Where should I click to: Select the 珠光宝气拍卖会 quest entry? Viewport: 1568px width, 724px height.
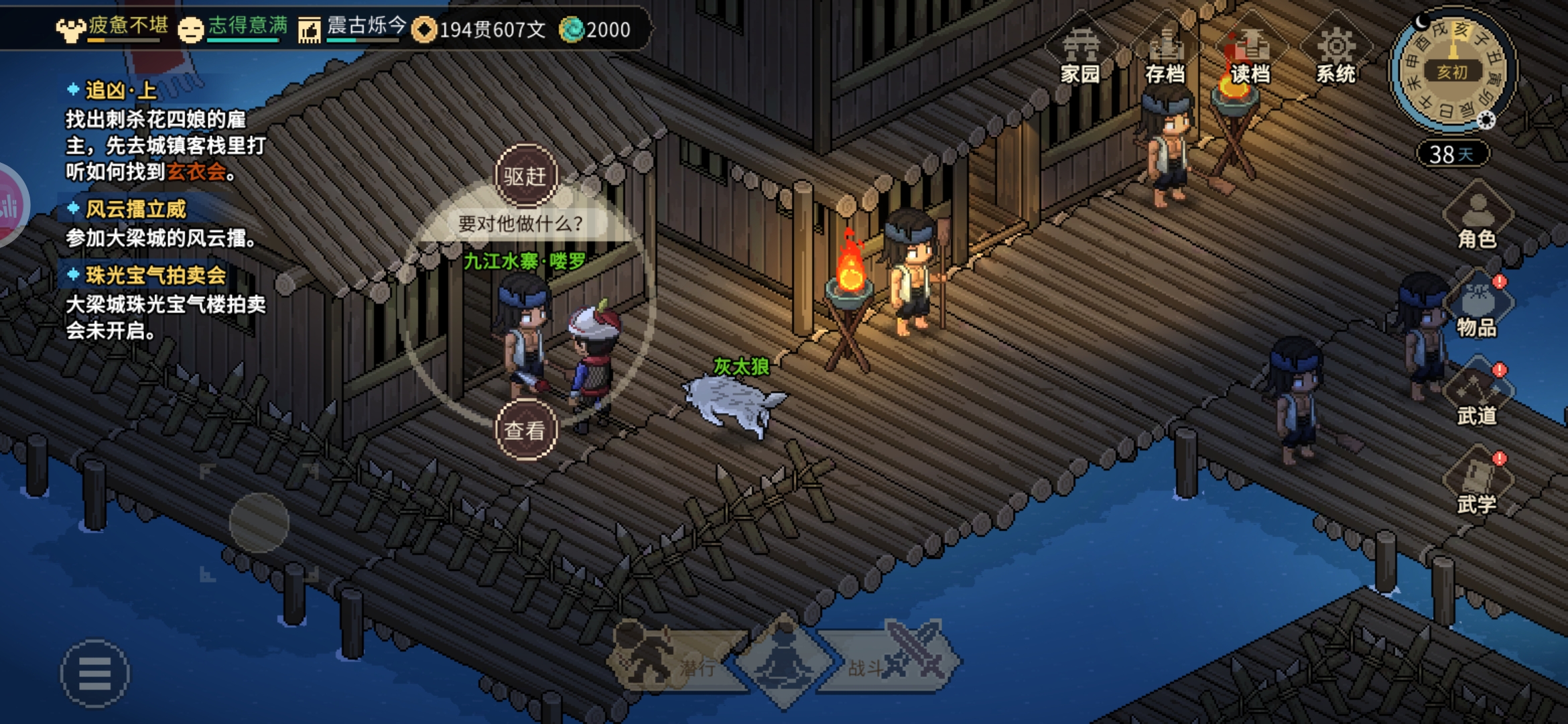point(155,275)
